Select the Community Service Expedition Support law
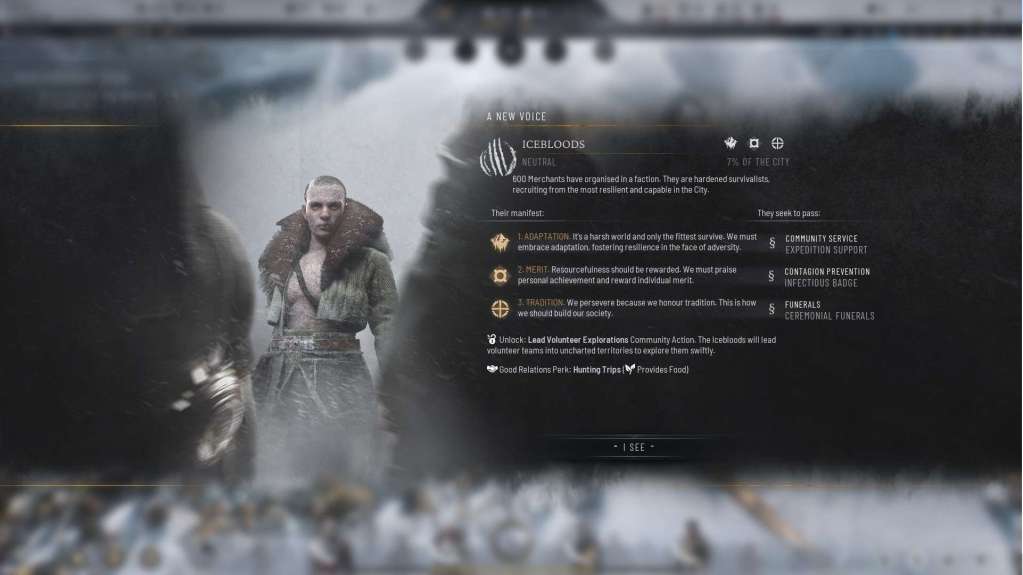The height and width of the screenshot is (575, 1023). [x=825, y=244]
